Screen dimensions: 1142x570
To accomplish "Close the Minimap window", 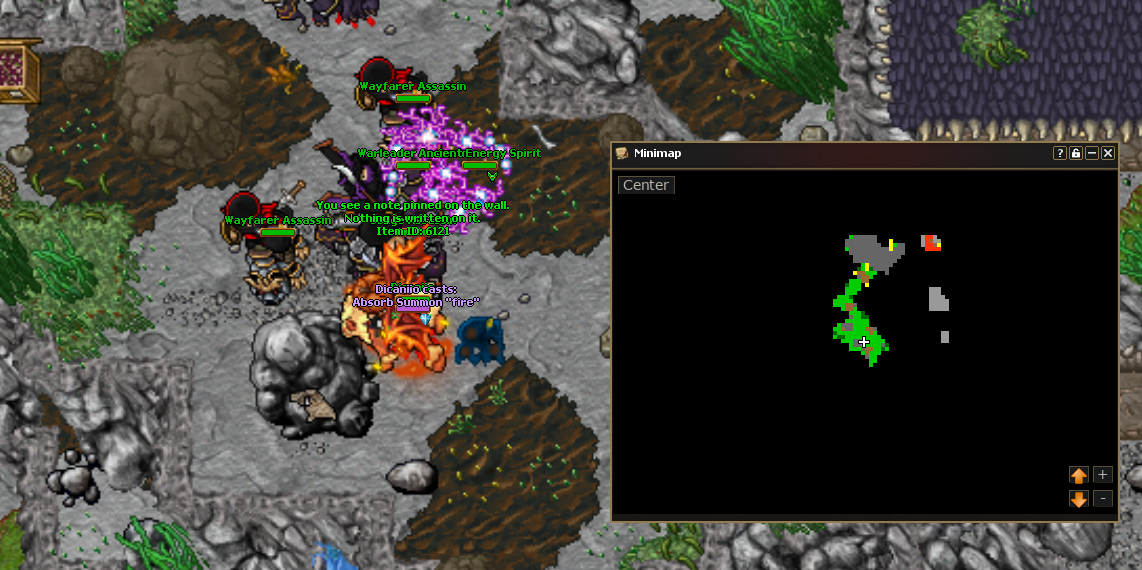I will [x=1107, y=153].
